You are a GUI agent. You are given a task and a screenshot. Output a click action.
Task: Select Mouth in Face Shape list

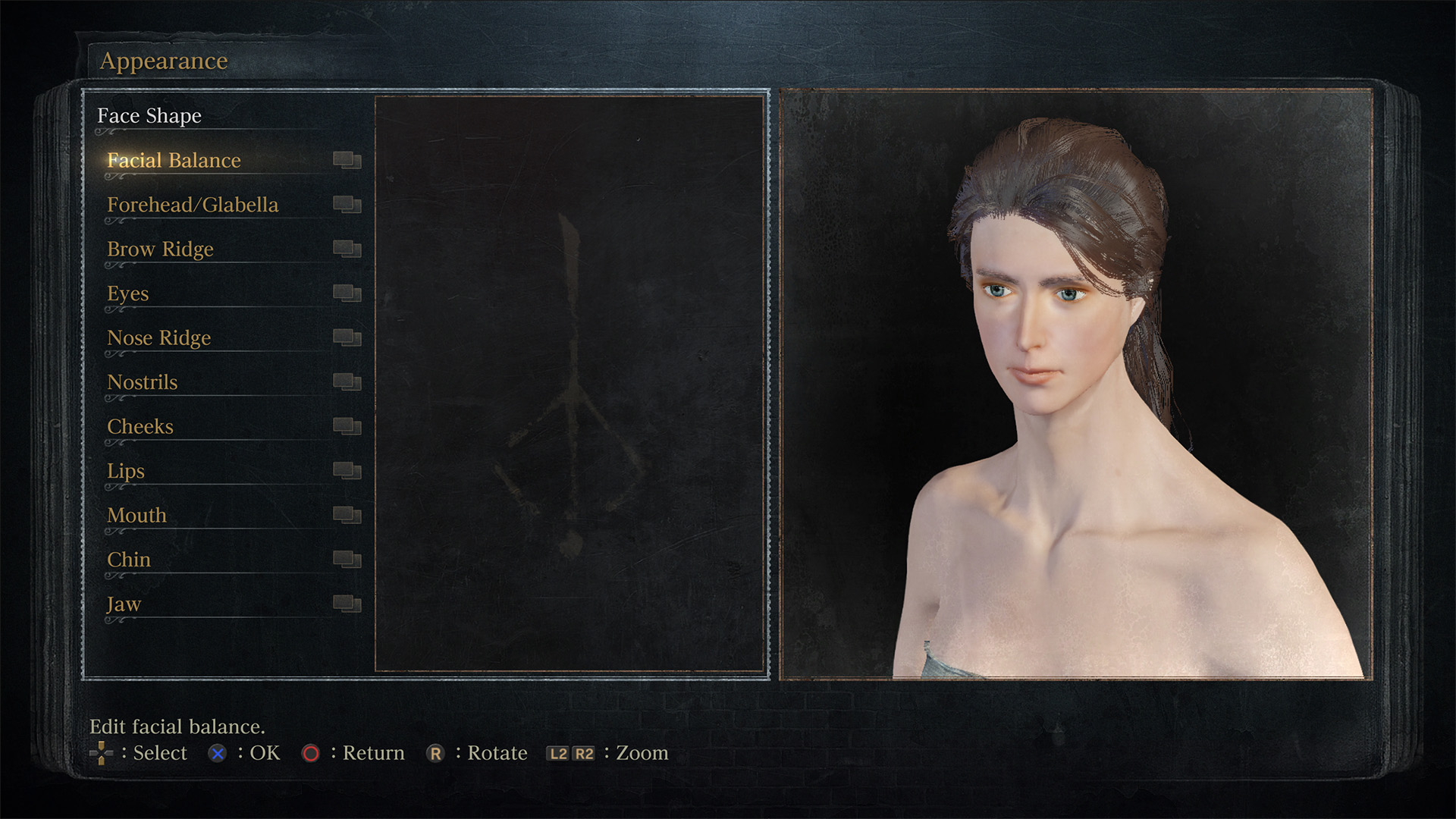click(x=136, y=516)
